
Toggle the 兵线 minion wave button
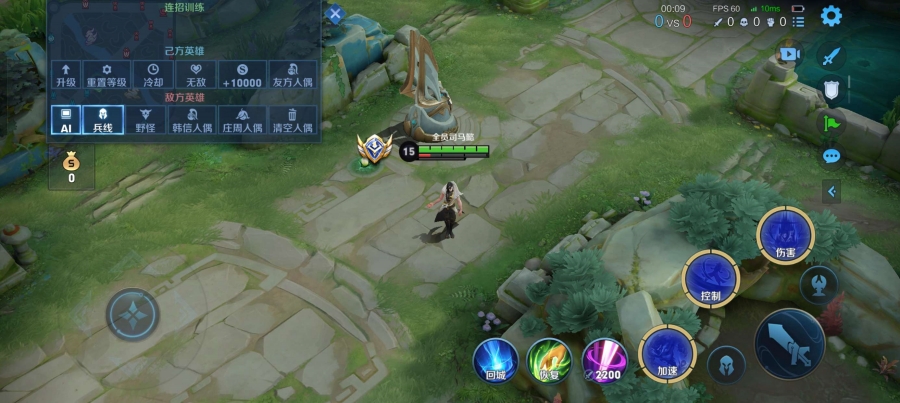pos(103,120)
